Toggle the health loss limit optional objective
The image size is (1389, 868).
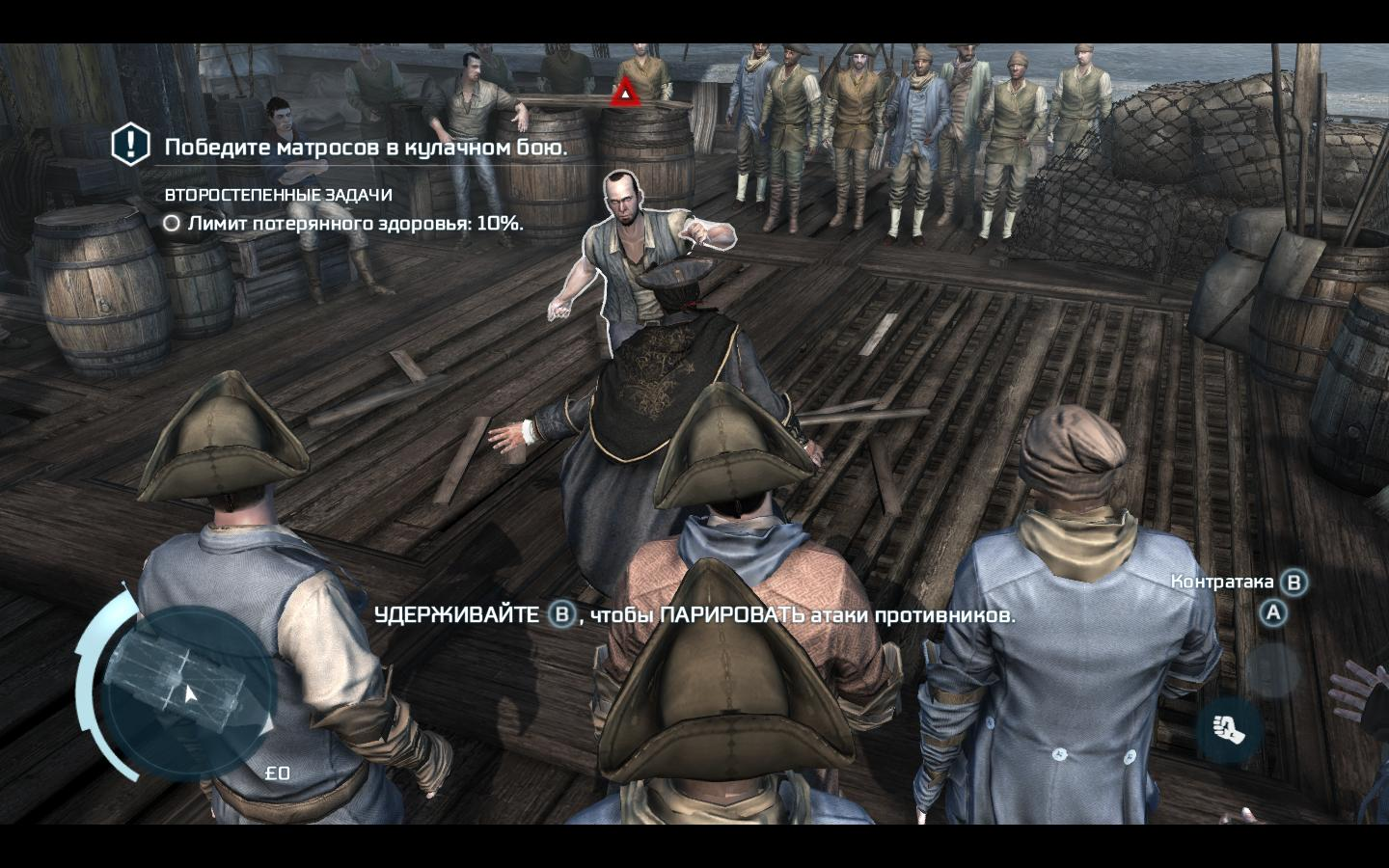[x=172, y=224]
